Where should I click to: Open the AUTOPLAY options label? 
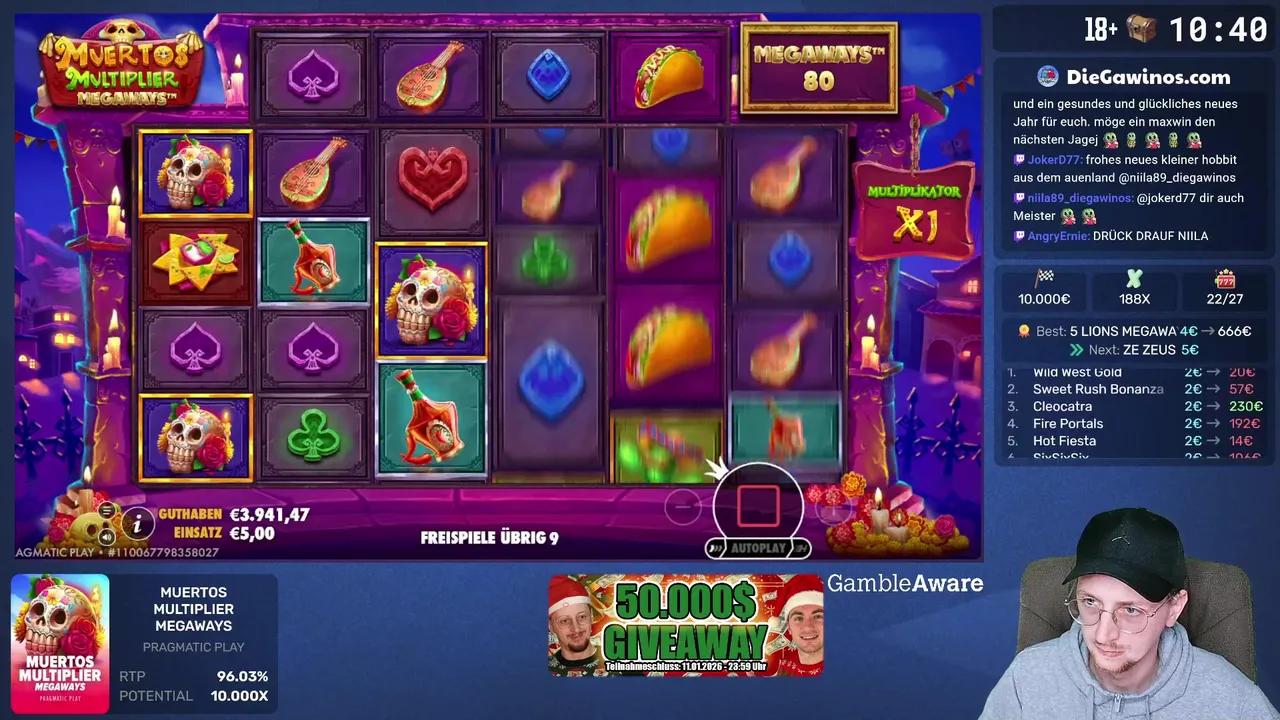coord(757,547)
